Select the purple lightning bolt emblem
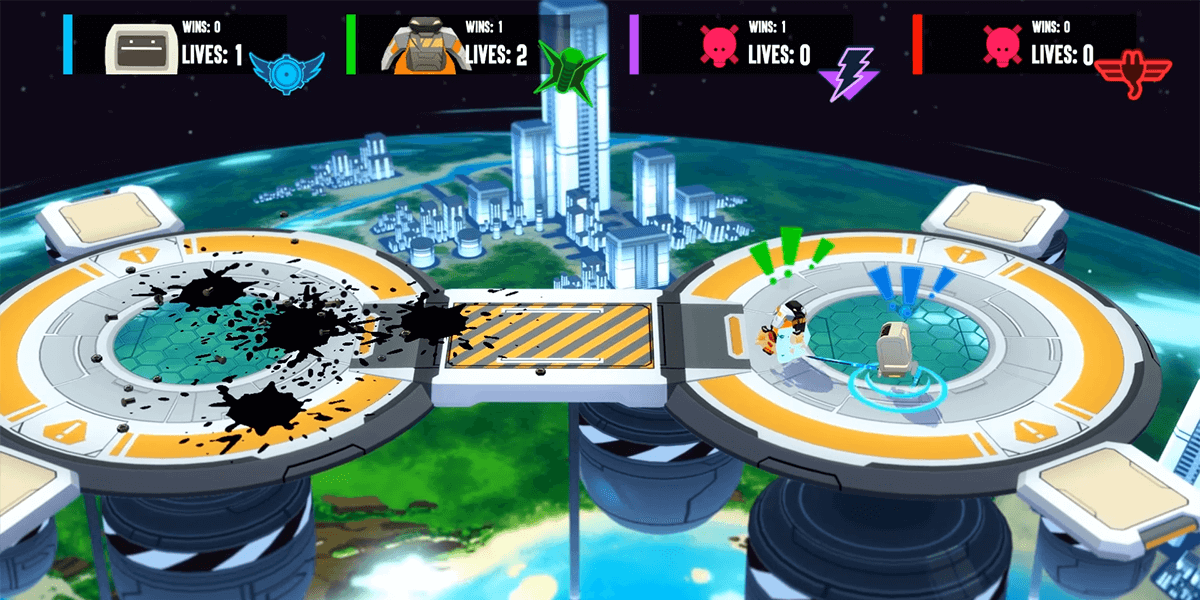This screenshot has height=600, width=1200. point(846,73)
